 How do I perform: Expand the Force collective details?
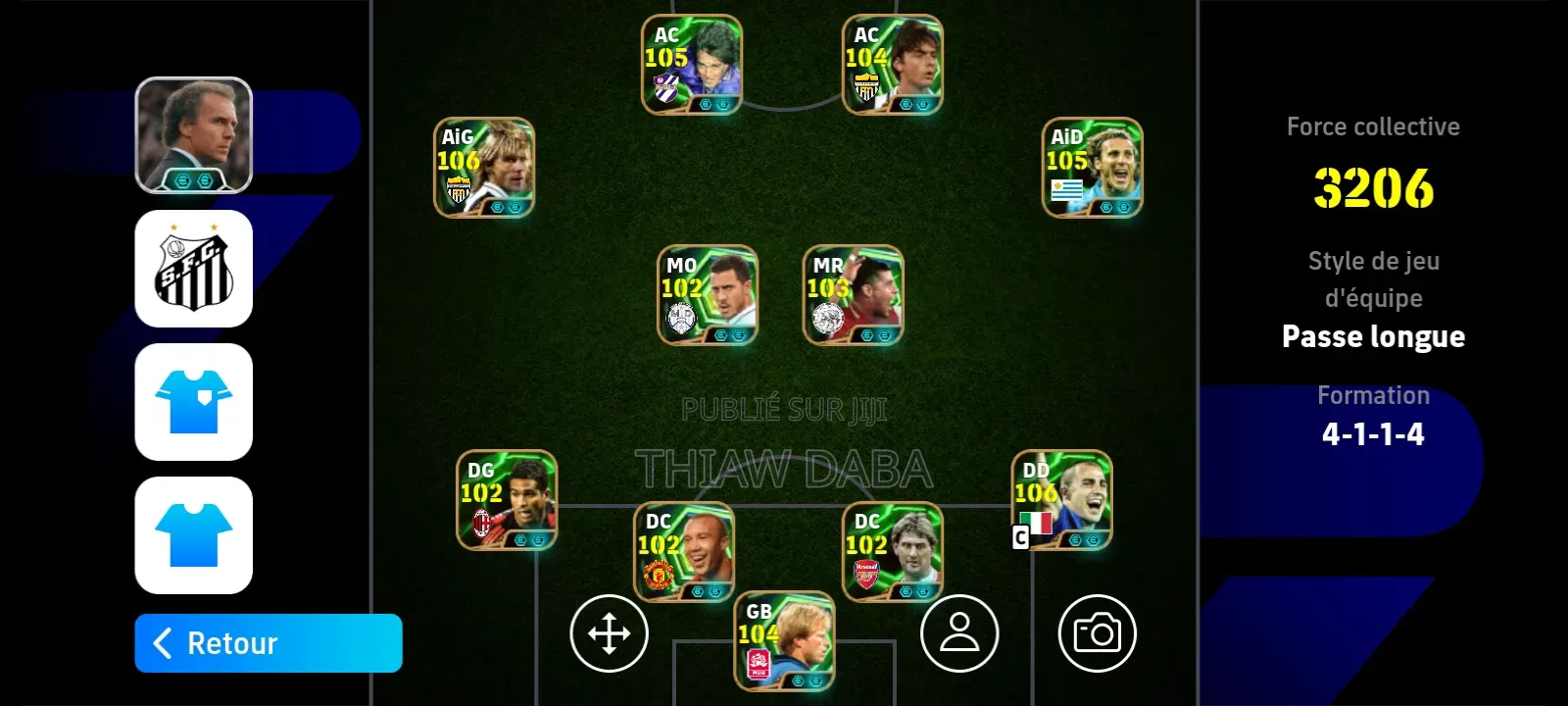(1372, 126)
